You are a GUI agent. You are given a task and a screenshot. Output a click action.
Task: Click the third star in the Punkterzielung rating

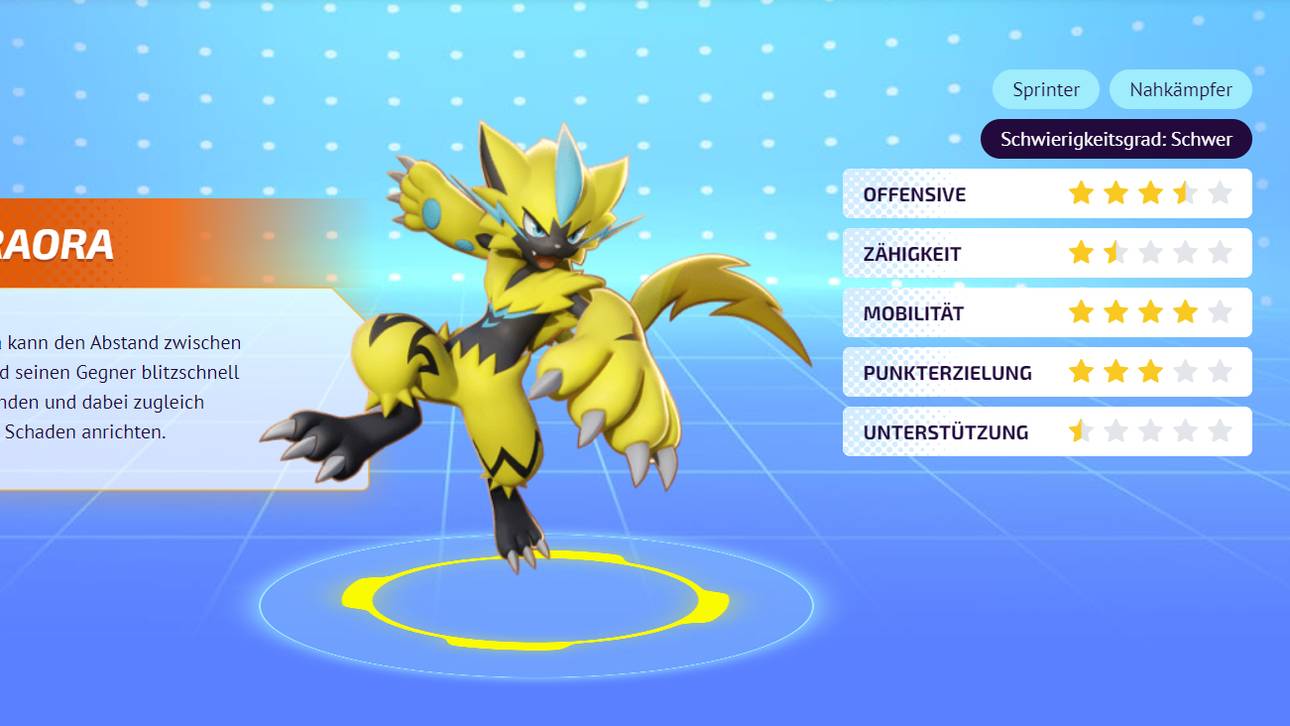1151,371
